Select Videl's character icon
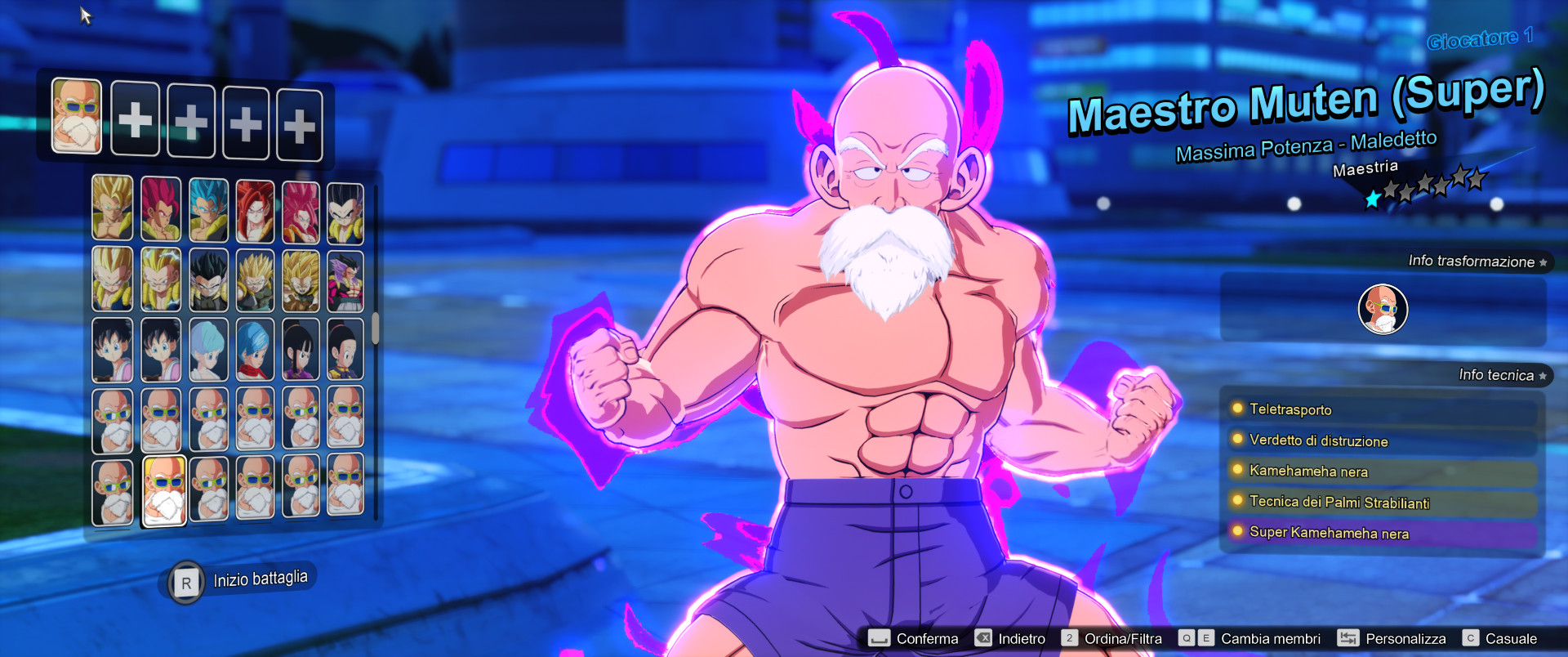 click(112, 350)
